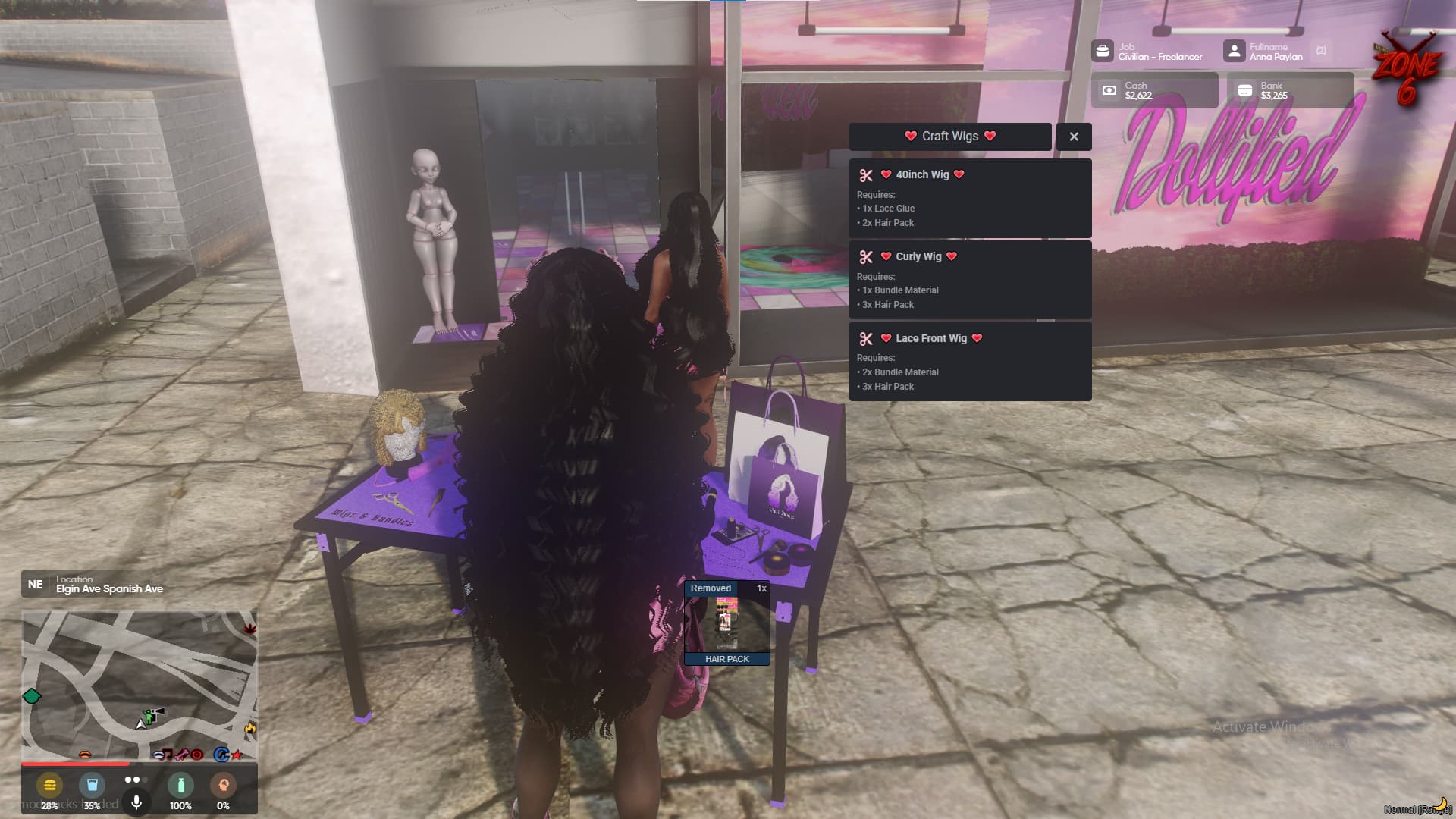This screenshot has height=819, width=1456.
Task: Select the drink glass thirst icon
Action: point(92,785)
